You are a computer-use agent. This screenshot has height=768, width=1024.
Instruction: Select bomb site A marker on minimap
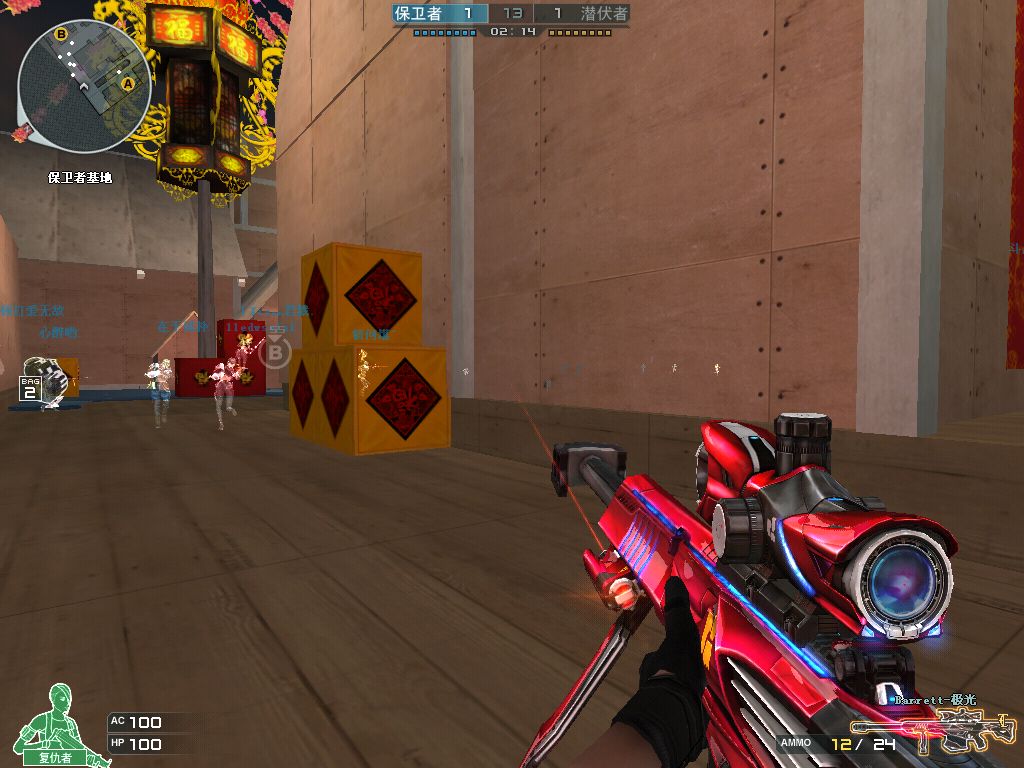(x=128, y=85)
